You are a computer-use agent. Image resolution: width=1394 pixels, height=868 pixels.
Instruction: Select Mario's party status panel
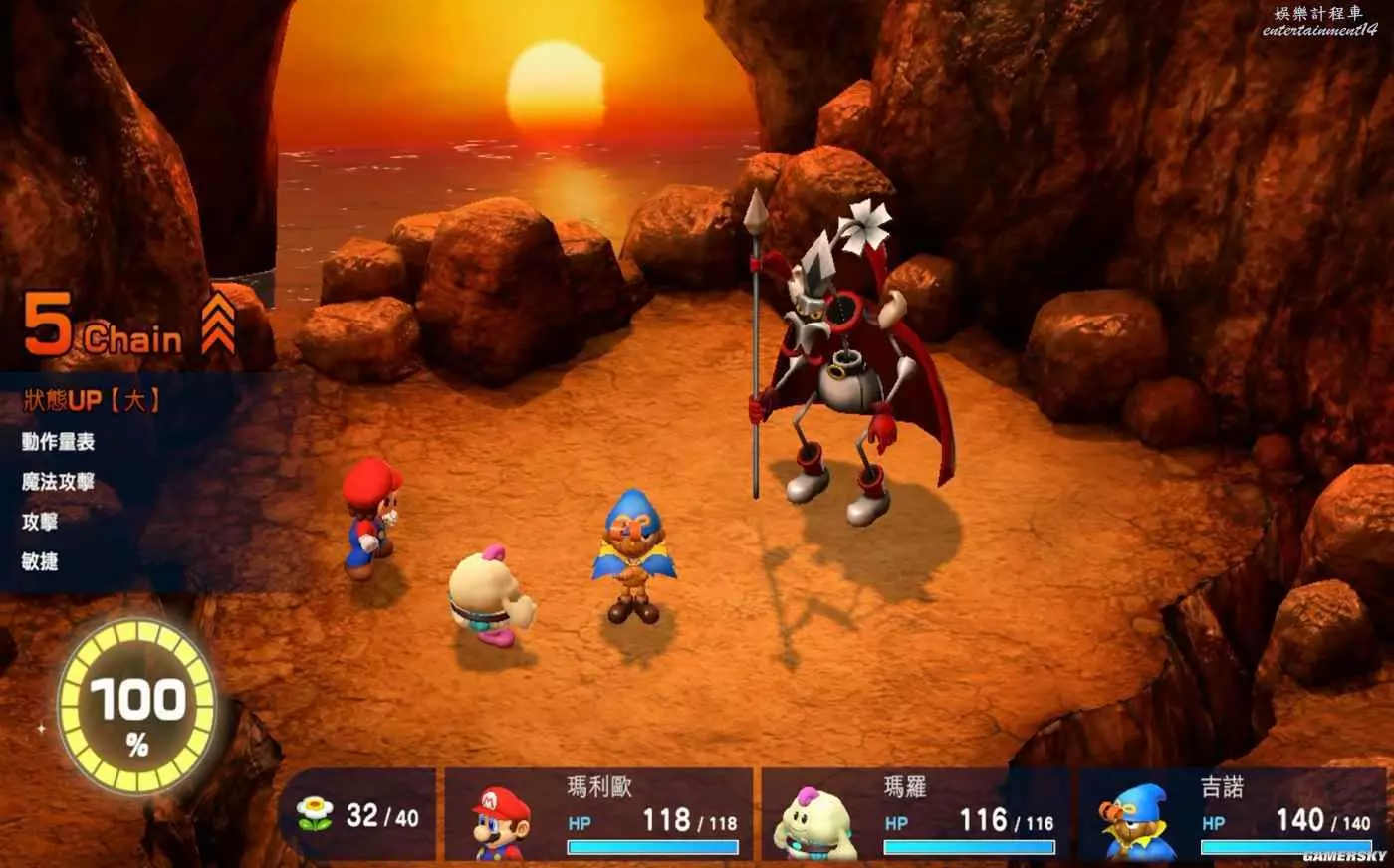click(598, 815)
